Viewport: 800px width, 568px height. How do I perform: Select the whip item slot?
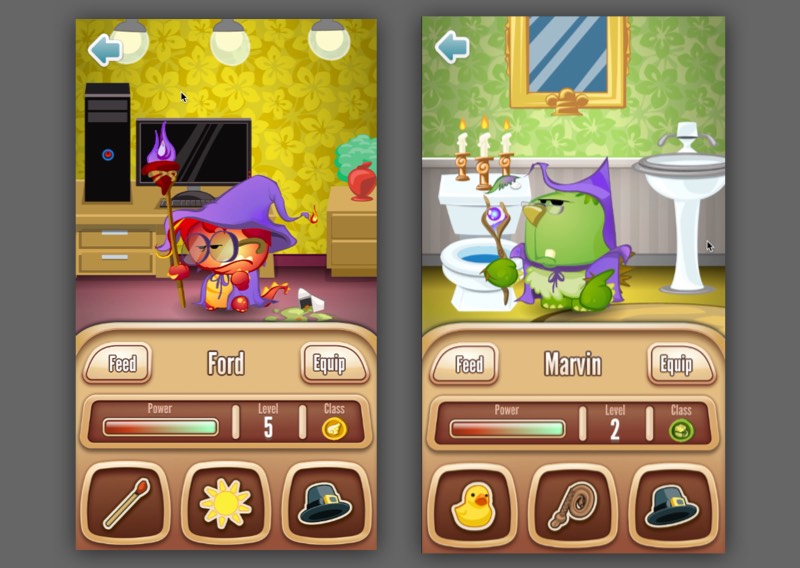click(x=573, y=505)
